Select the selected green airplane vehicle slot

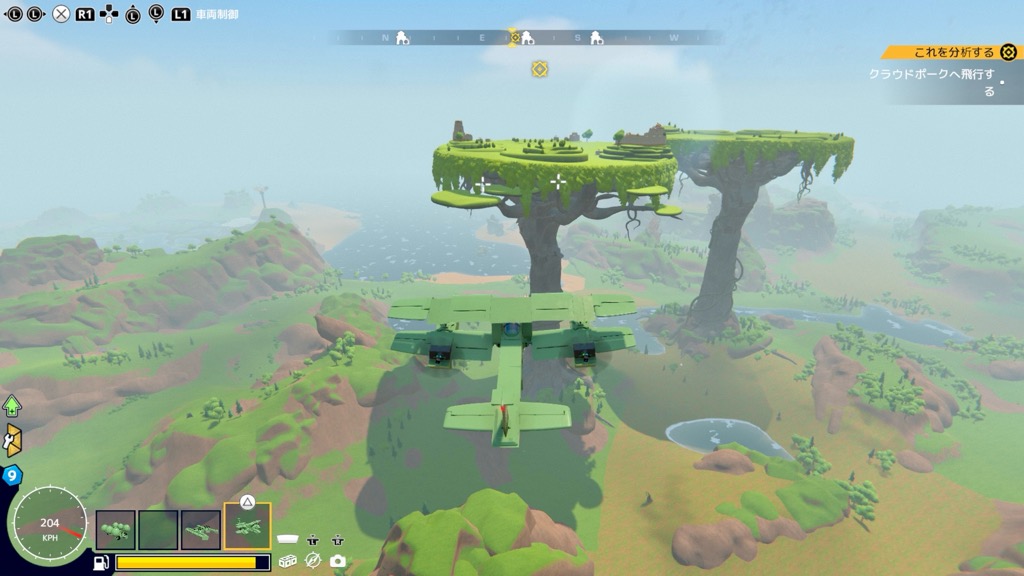click(x=247, y=527)
